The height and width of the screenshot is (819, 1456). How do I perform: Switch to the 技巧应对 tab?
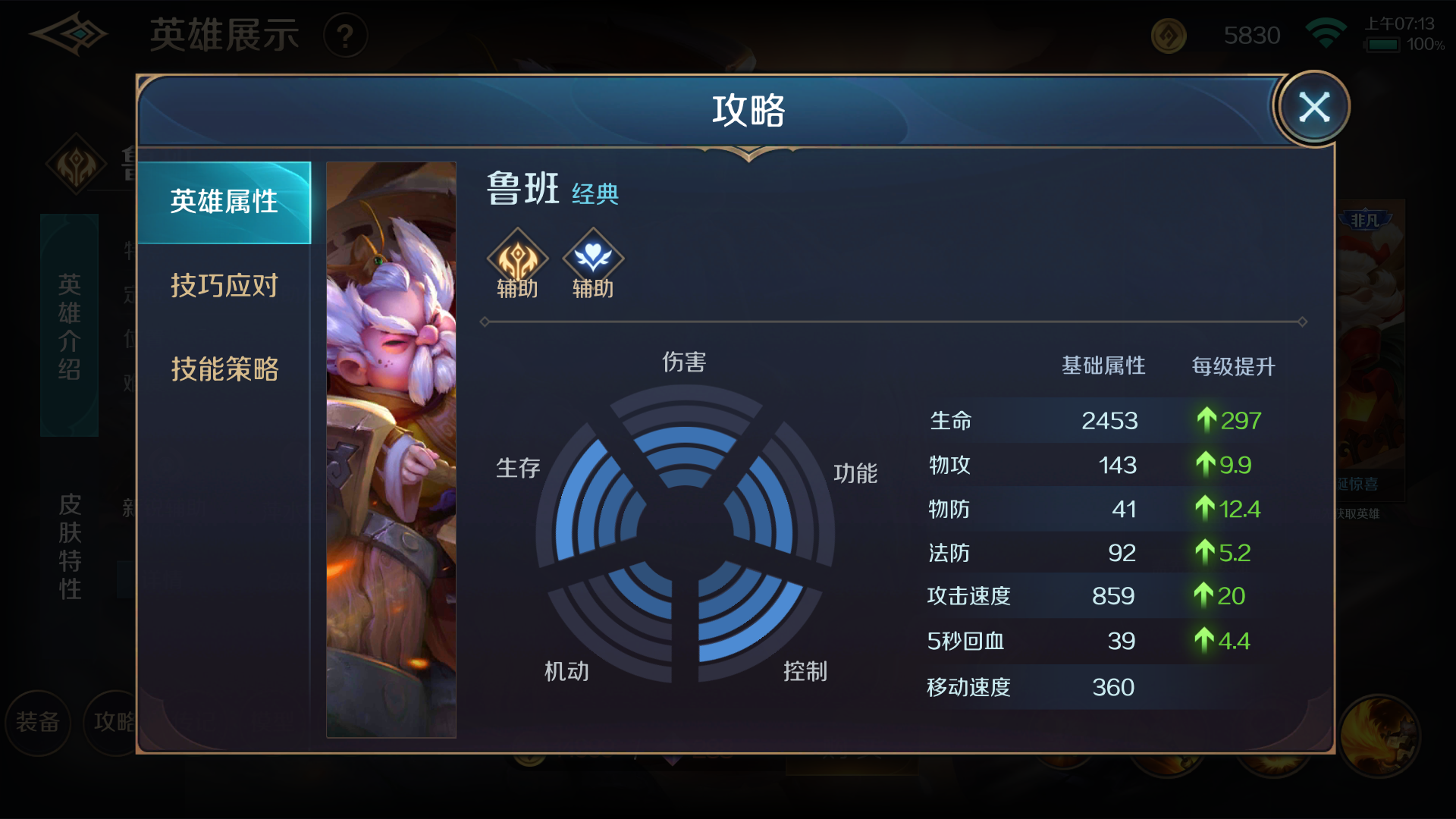point(224,286)
